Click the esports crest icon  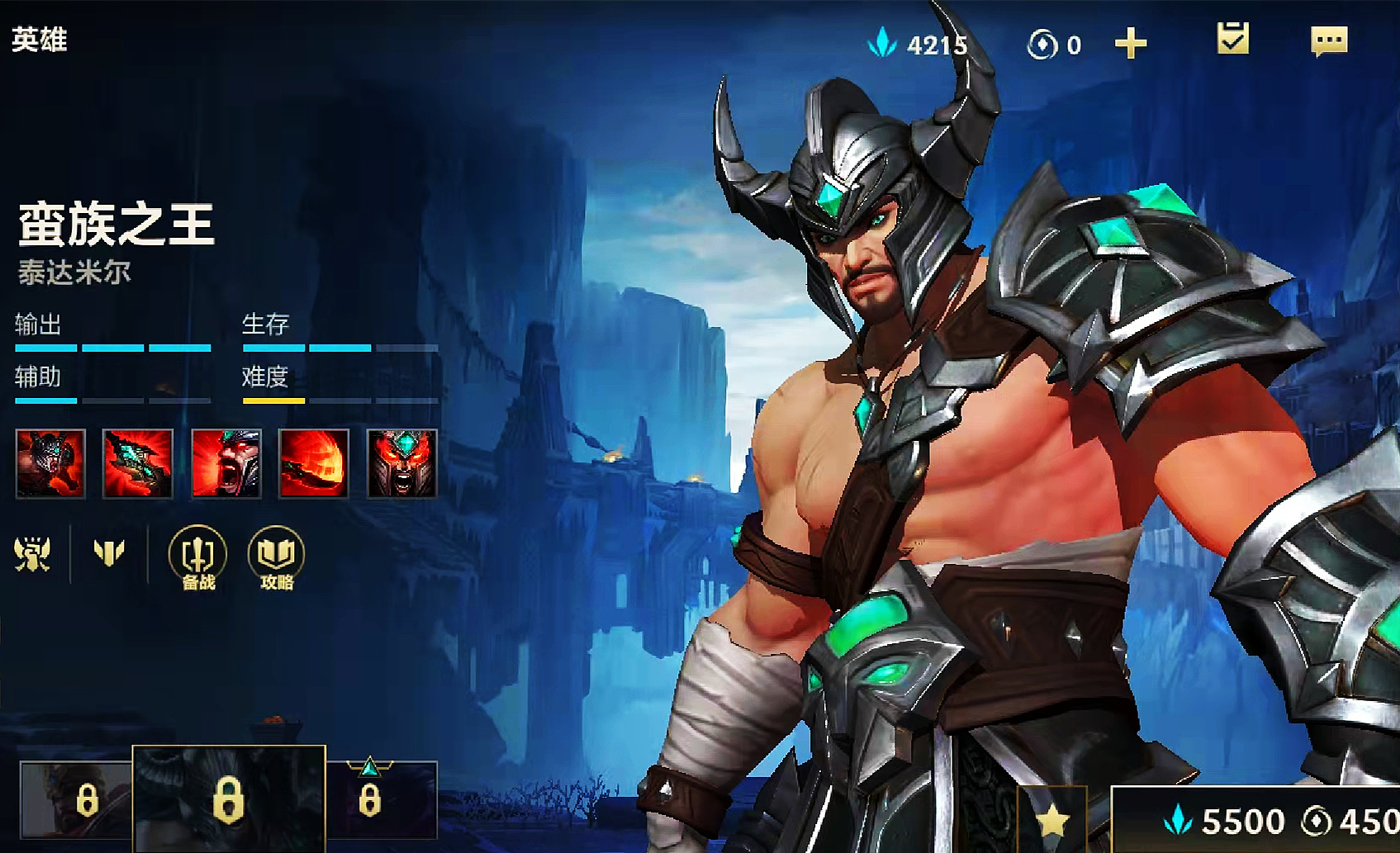(x=33, y=555)
